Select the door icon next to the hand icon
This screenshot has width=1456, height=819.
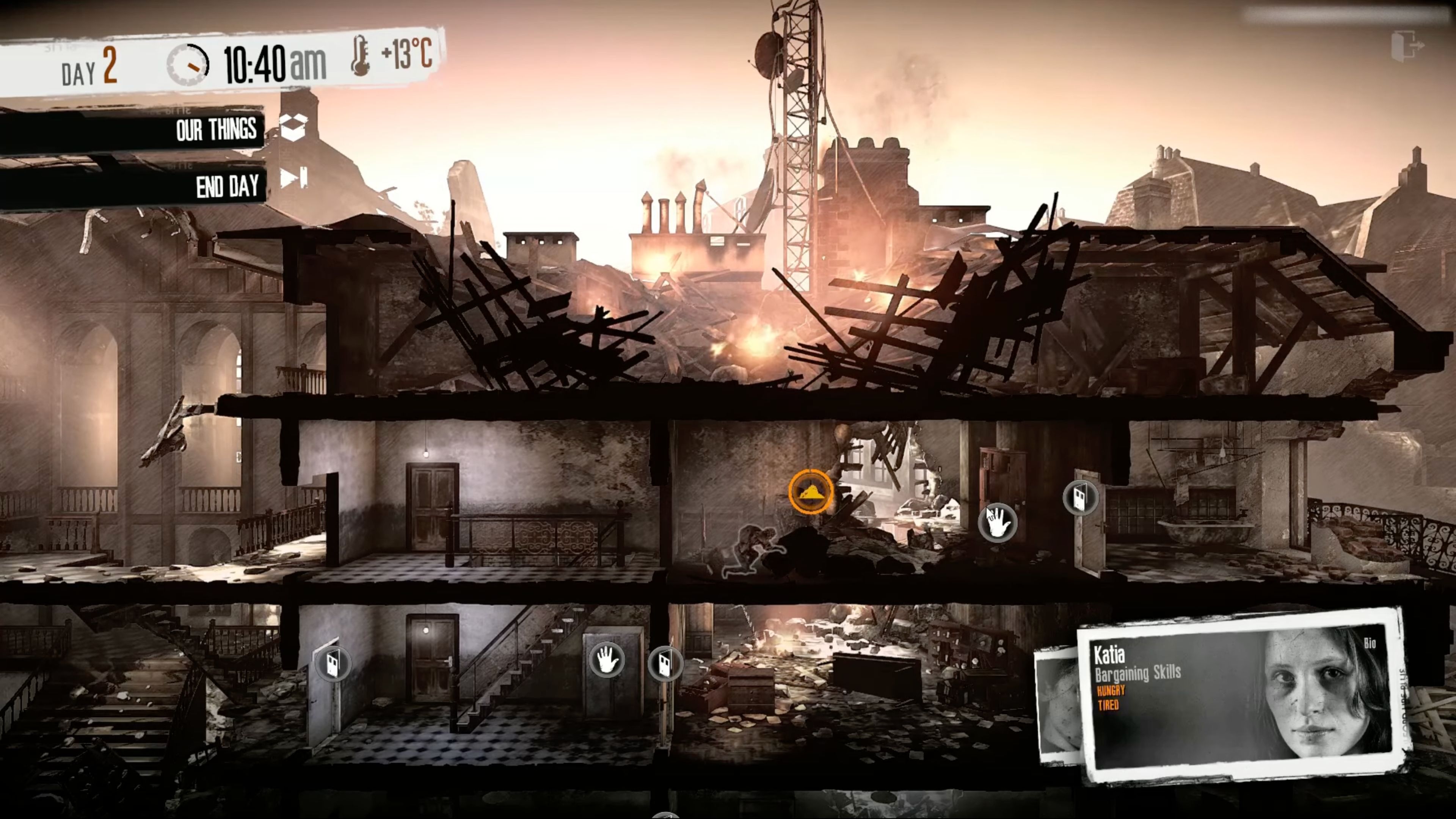tap(664, 664)
